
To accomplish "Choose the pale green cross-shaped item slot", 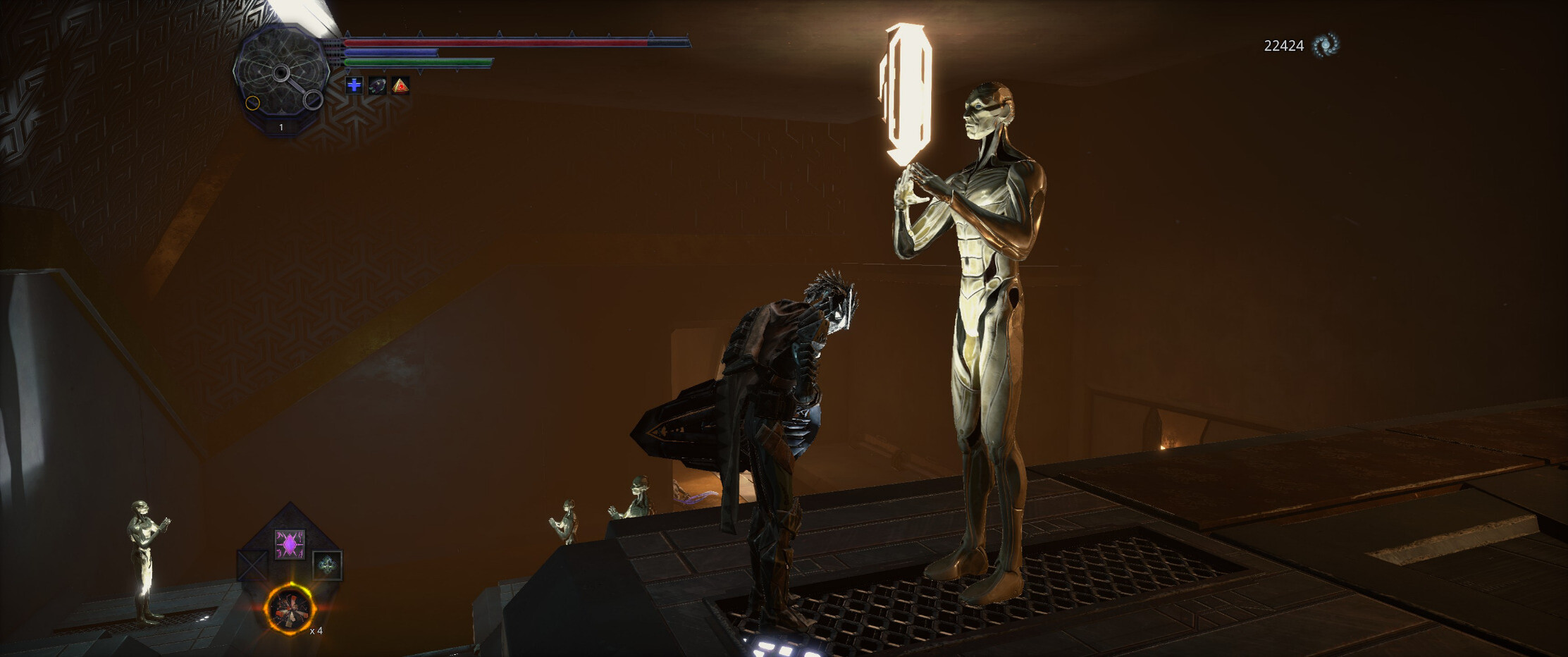I will pos(327,565).
